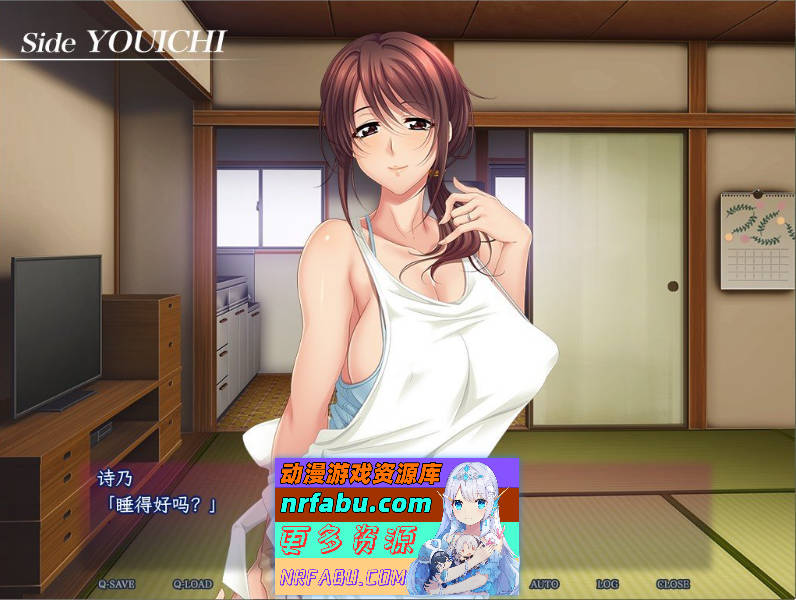Open the dialogue LOG history
796x600 pixels.
pos(607,584)
